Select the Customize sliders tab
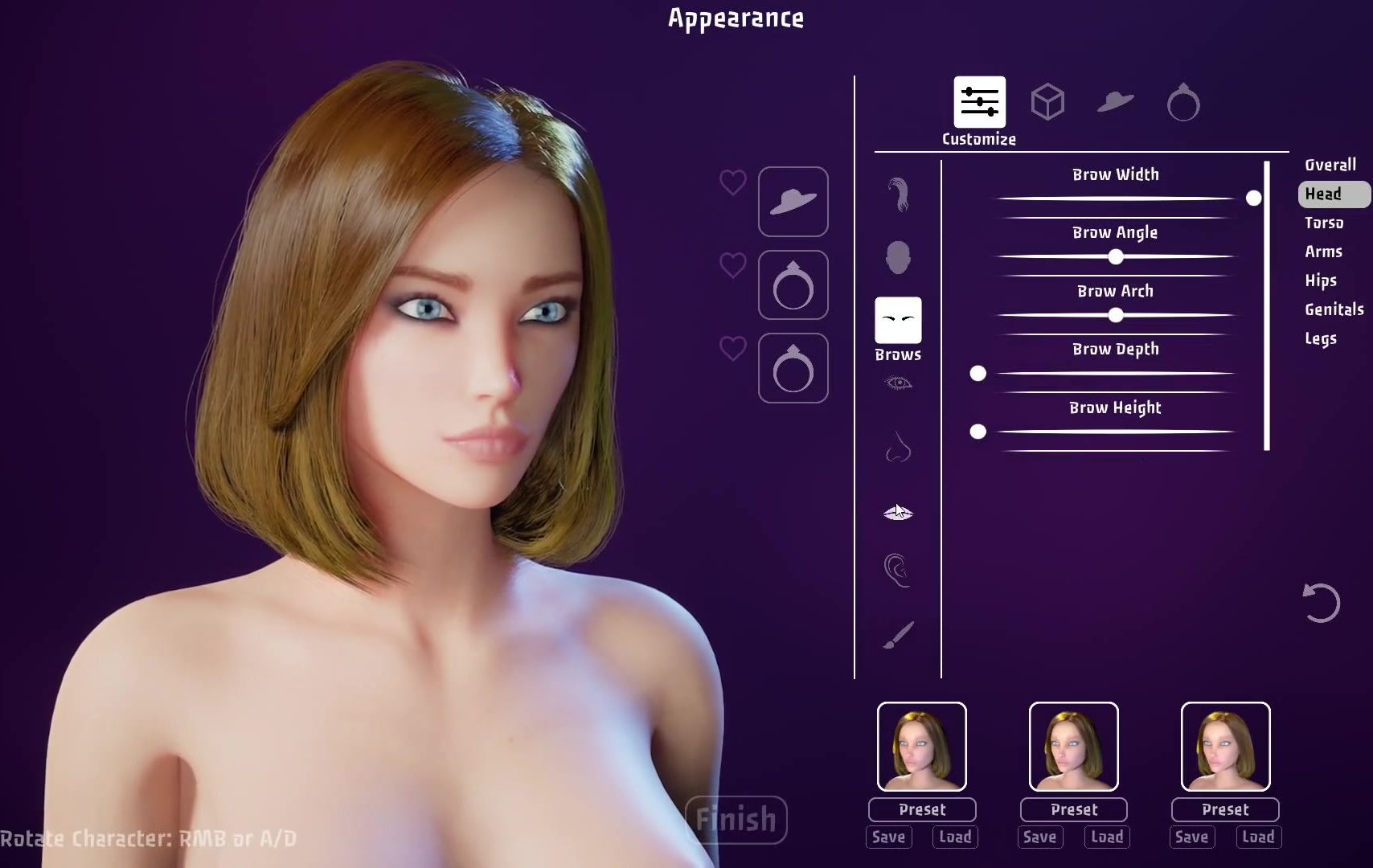Screen dimensions: 1373x868 coord(979,103)
